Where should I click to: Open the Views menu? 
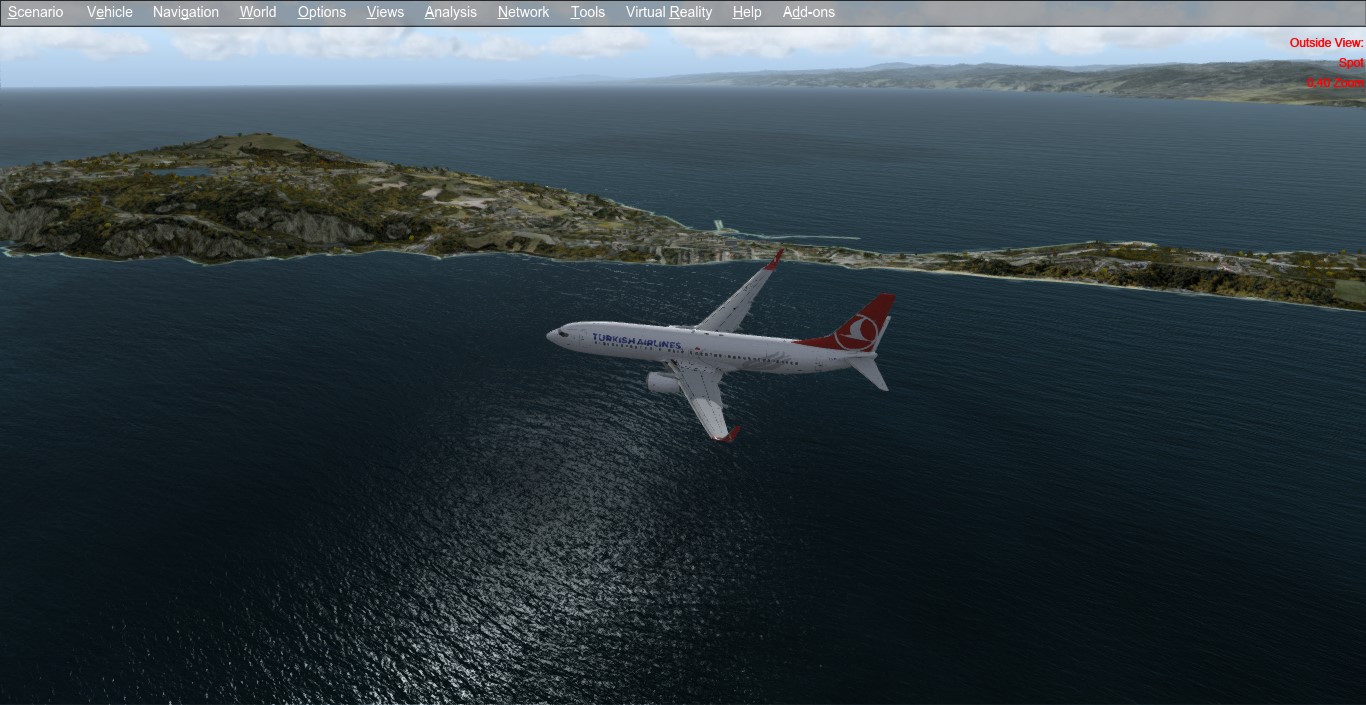tap(385, 12)
